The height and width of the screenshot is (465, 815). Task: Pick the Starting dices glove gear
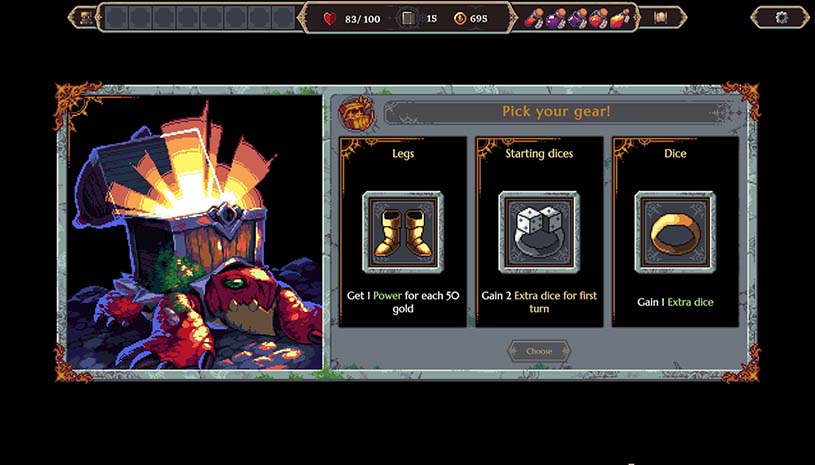pos(539,232)
